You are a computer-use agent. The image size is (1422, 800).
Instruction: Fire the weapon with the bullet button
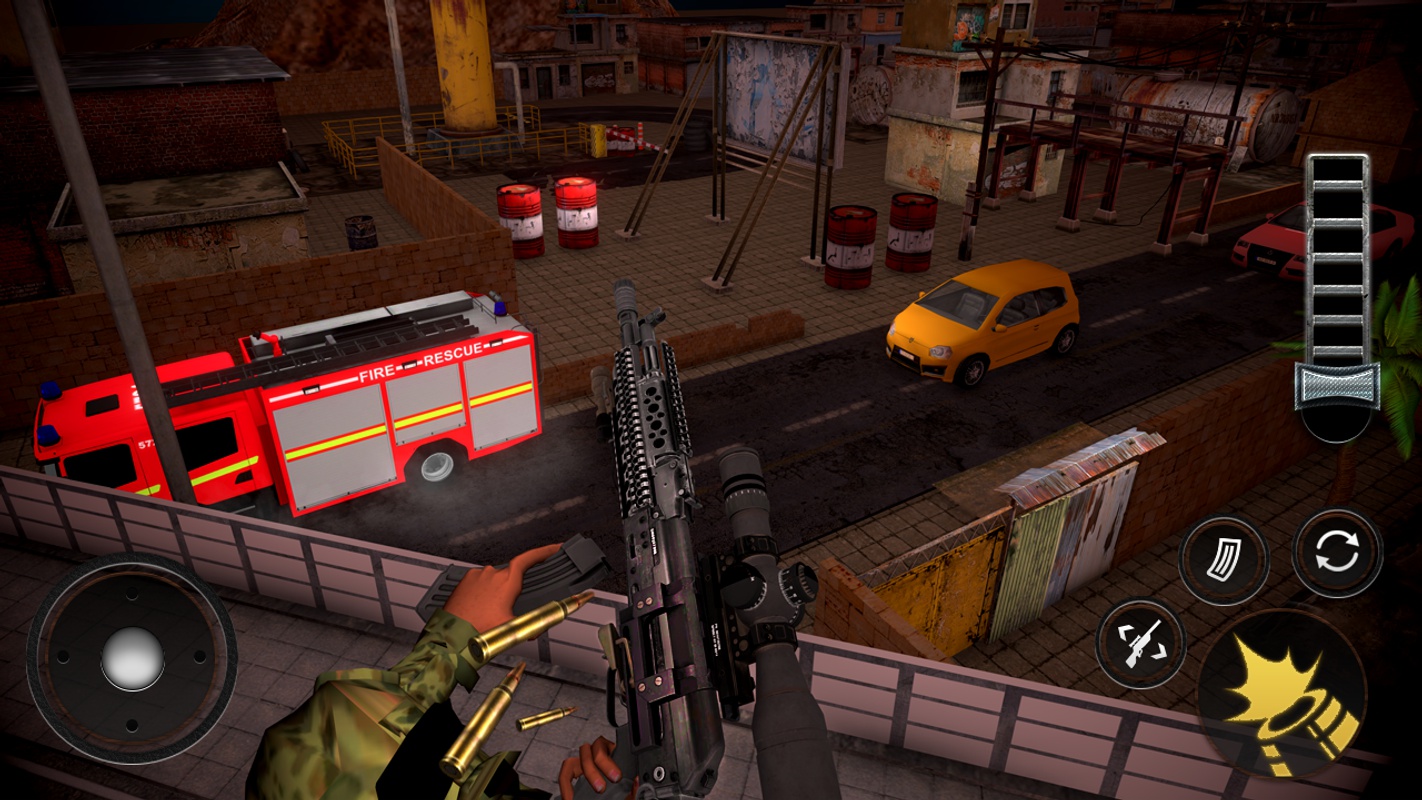point(1282,693)
